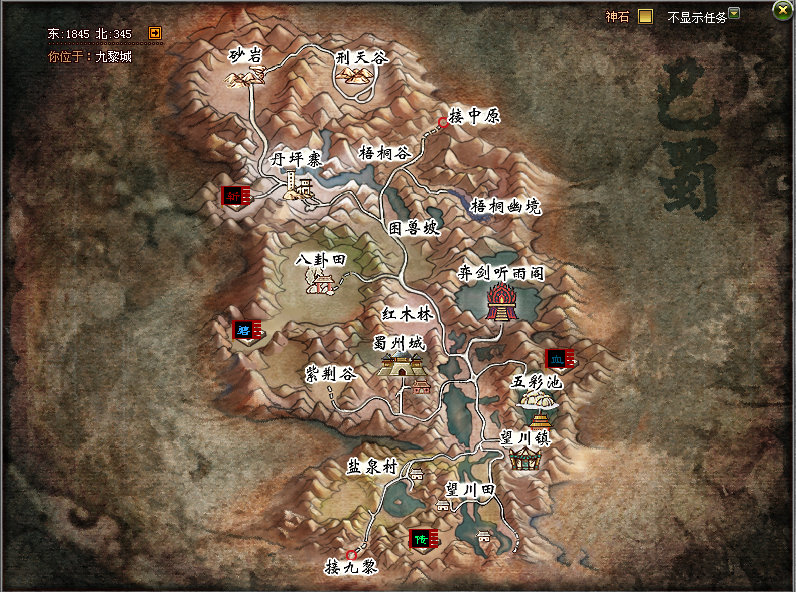This screenshot has height=592, width=796.
Task: Select the red 血 flag icon
Action: point(558,359)
